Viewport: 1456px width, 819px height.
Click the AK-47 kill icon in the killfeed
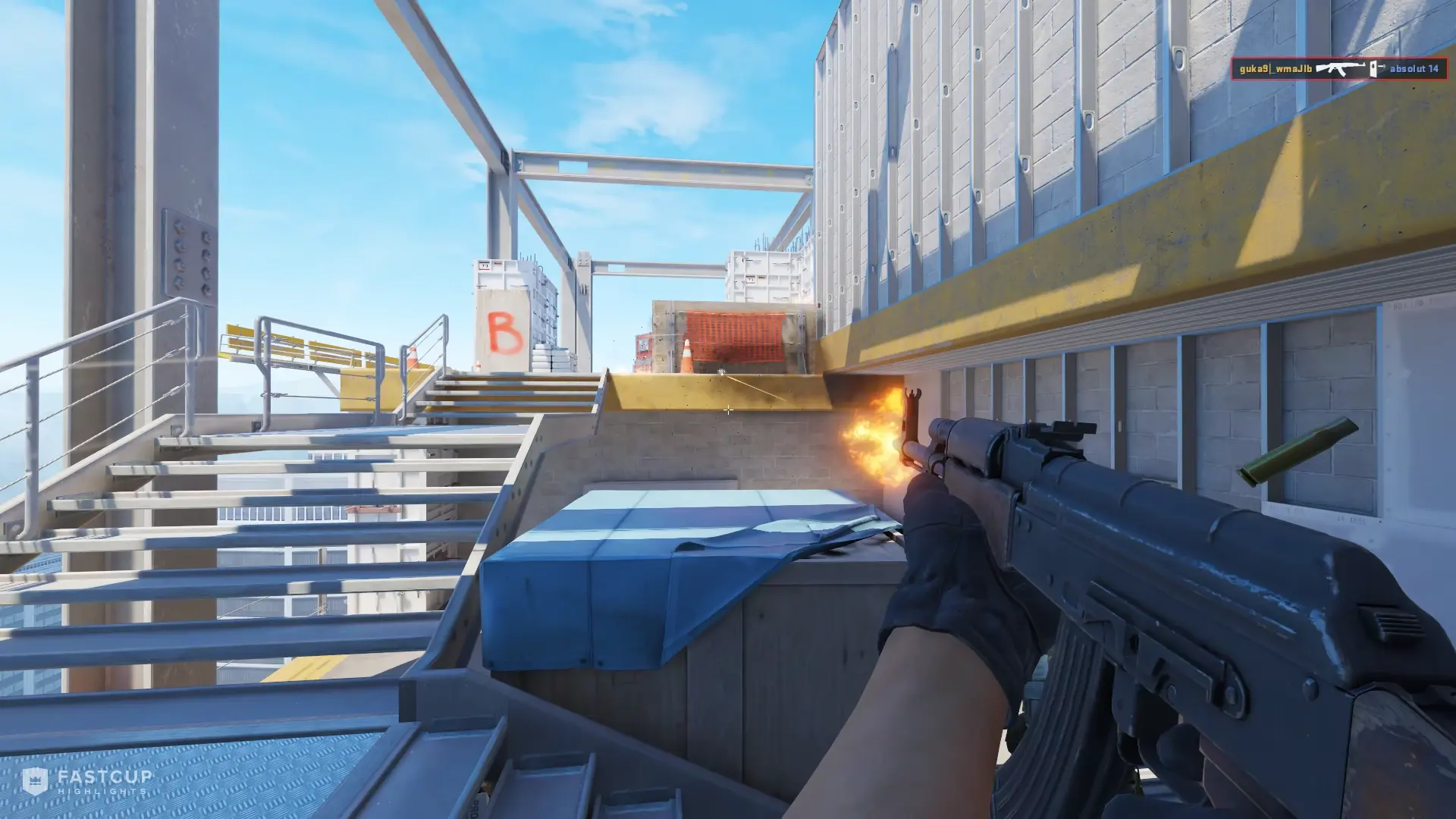click(x=1341, y=68)
